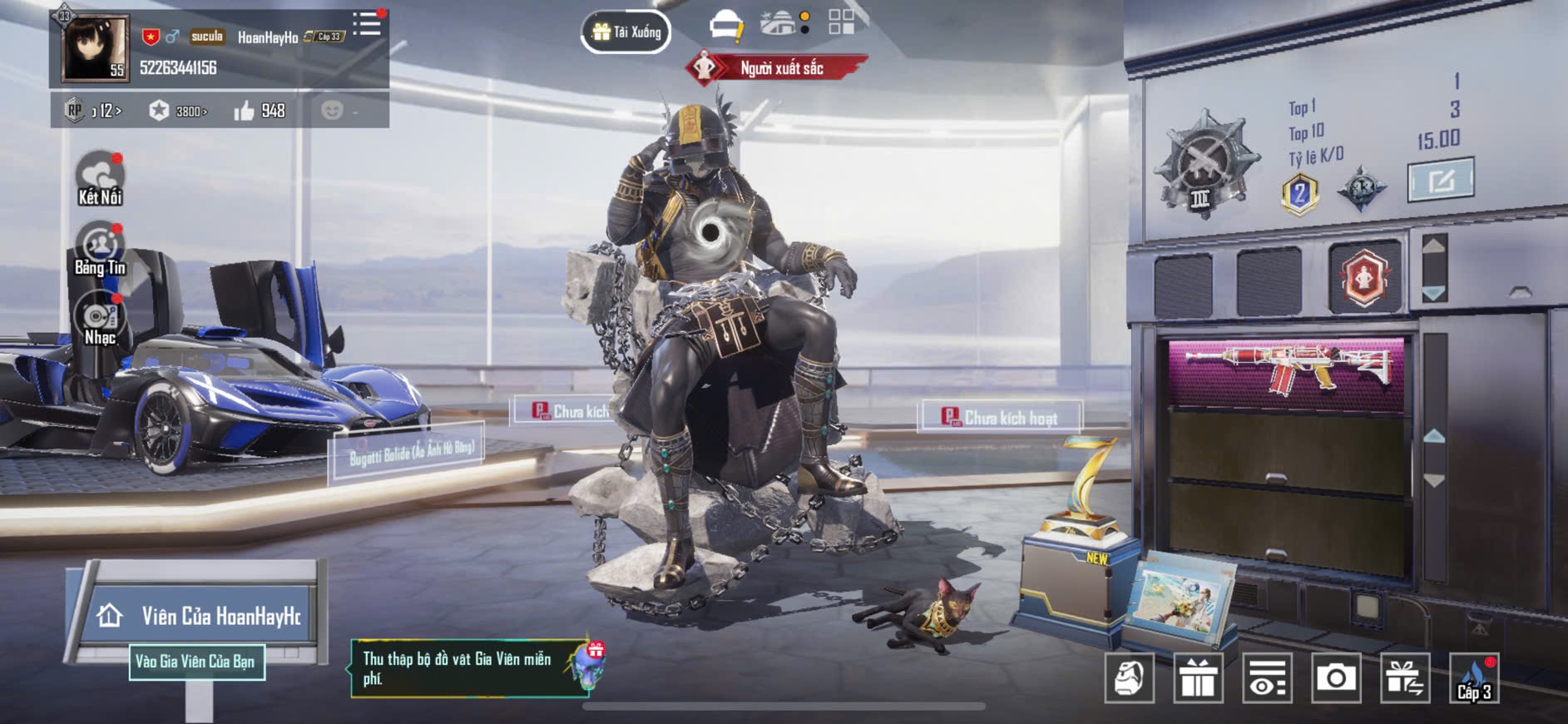Open the gift exchange icon
The height and width of the screenshot is (724, 1568).
[1405, 678]
